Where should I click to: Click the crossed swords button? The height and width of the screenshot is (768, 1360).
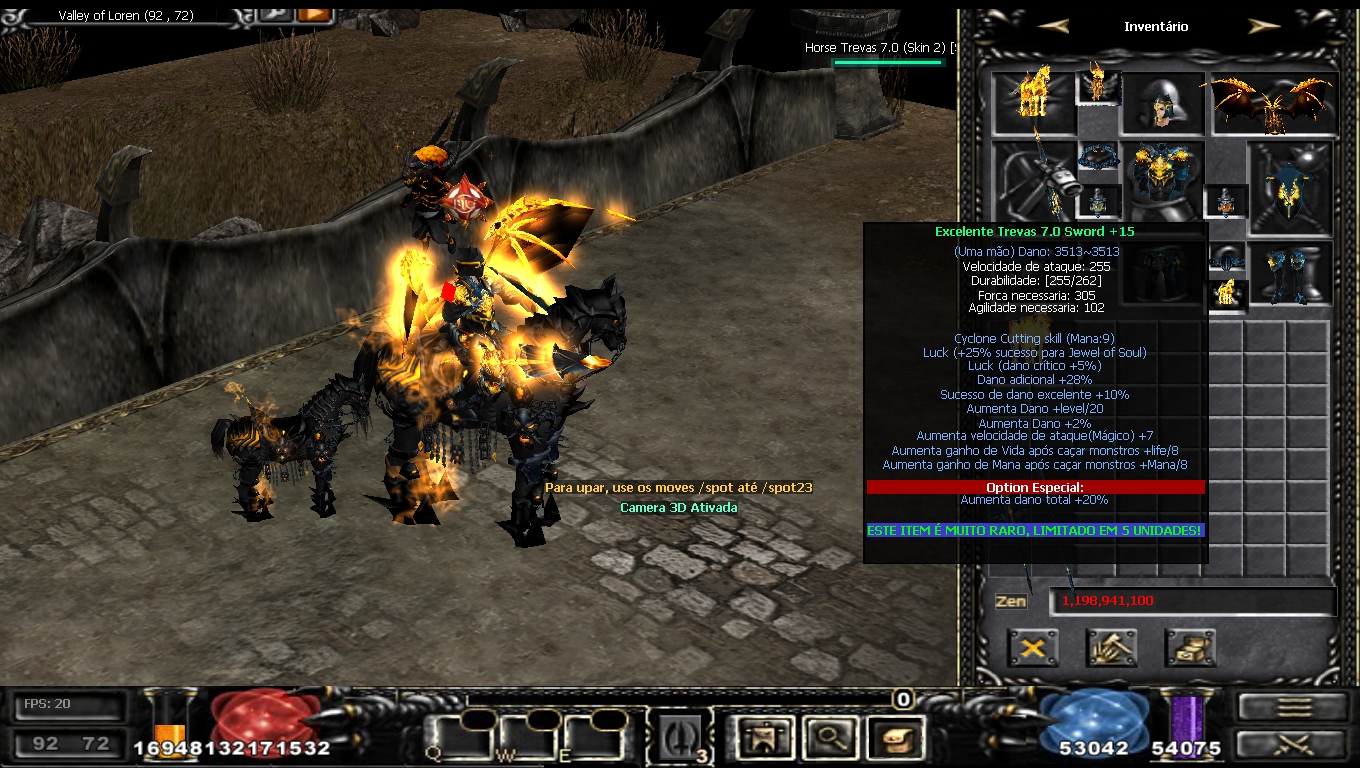[x=1294, y=743]
